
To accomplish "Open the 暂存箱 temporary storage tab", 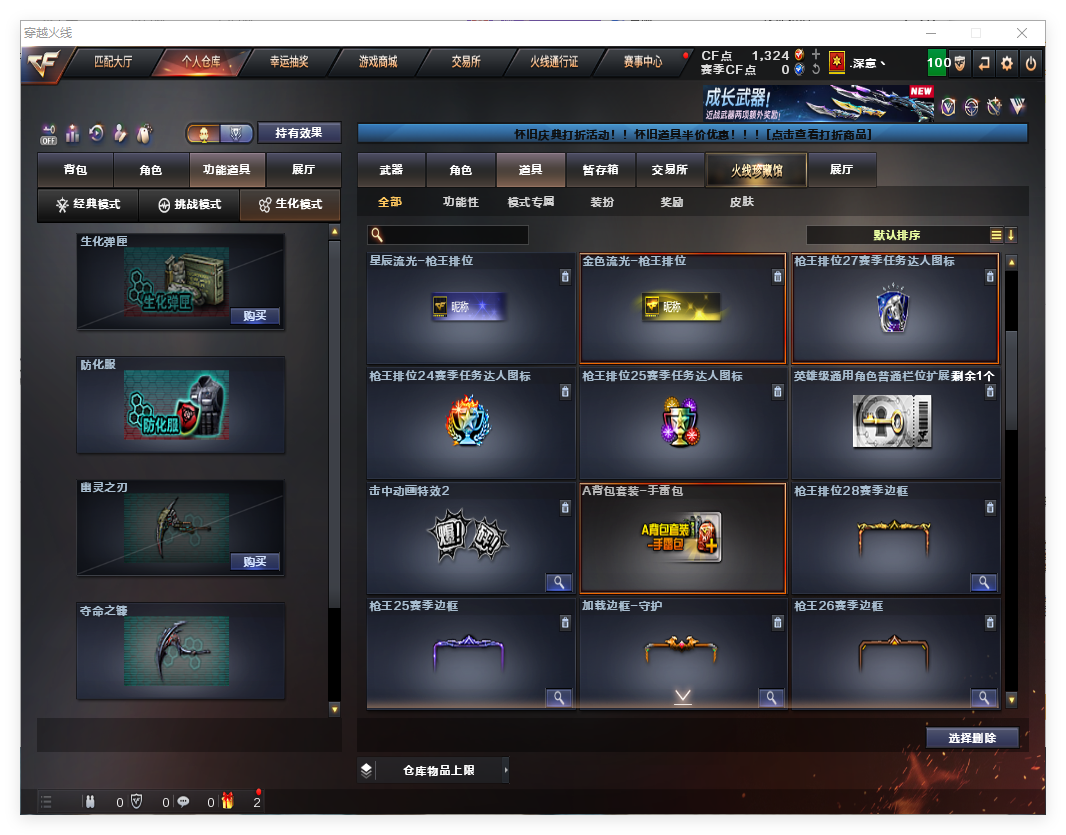I will (601, 171).
